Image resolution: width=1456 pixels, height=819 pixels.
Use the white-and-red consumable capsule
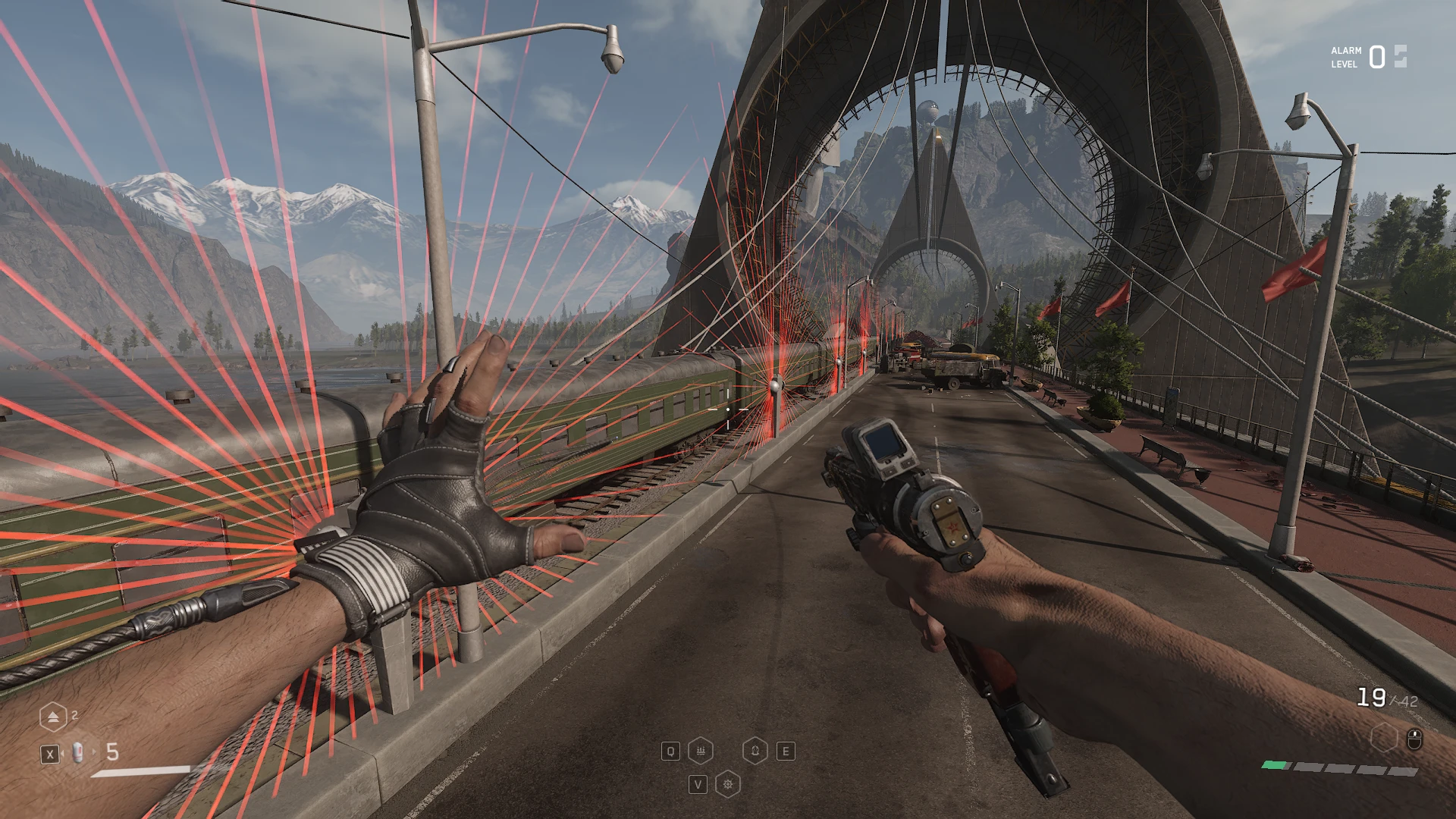78,752
